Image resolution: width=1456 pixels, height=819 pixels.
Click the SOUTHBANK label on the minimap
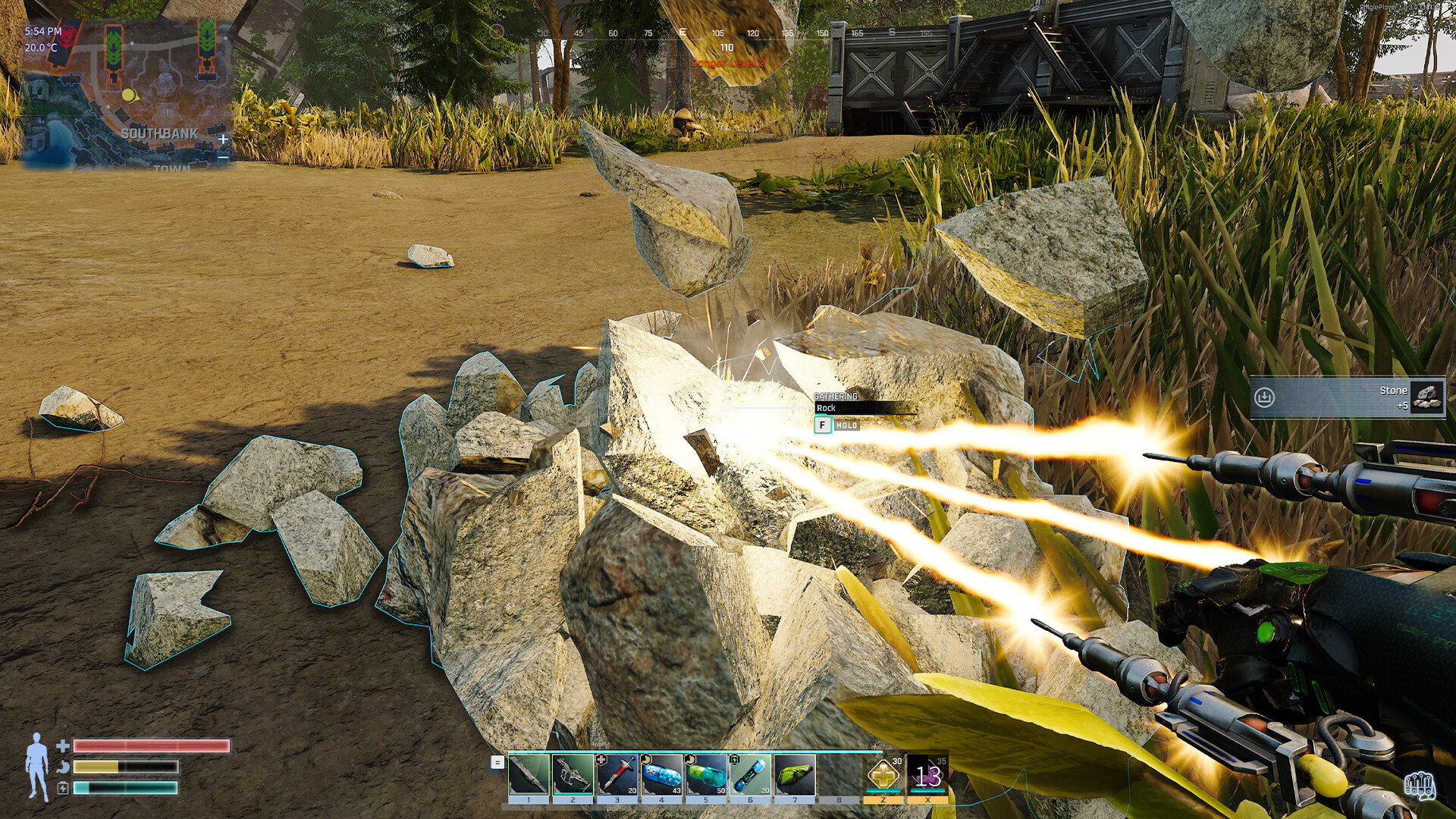[x=161, y=133]
